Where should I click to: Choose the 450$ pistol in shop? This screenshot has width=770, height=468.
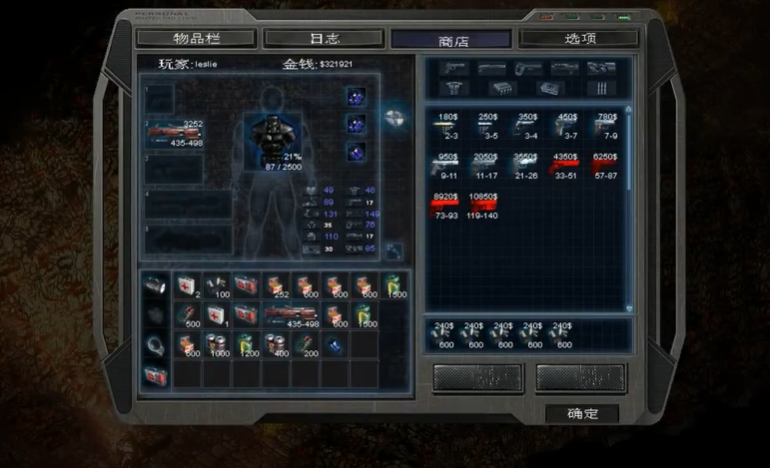coord(566,125)
